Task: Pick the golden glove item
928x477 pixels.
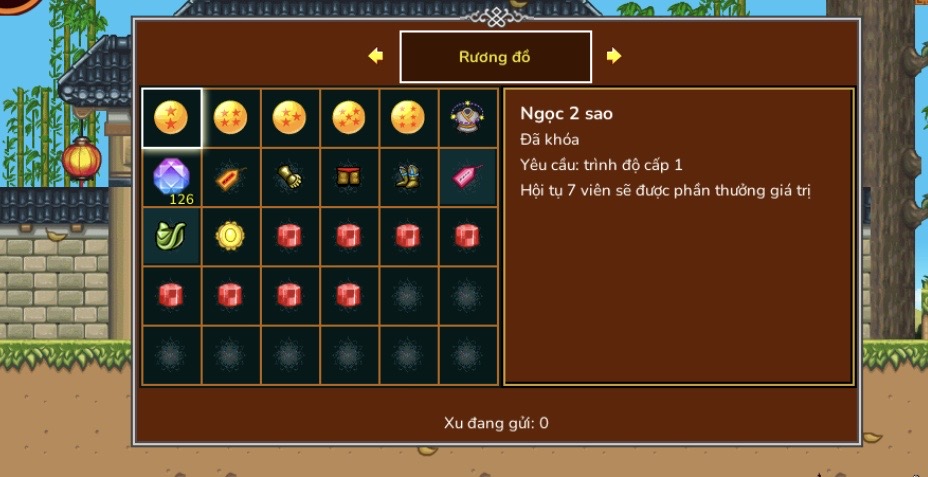Action: click(x=289, y=177)
